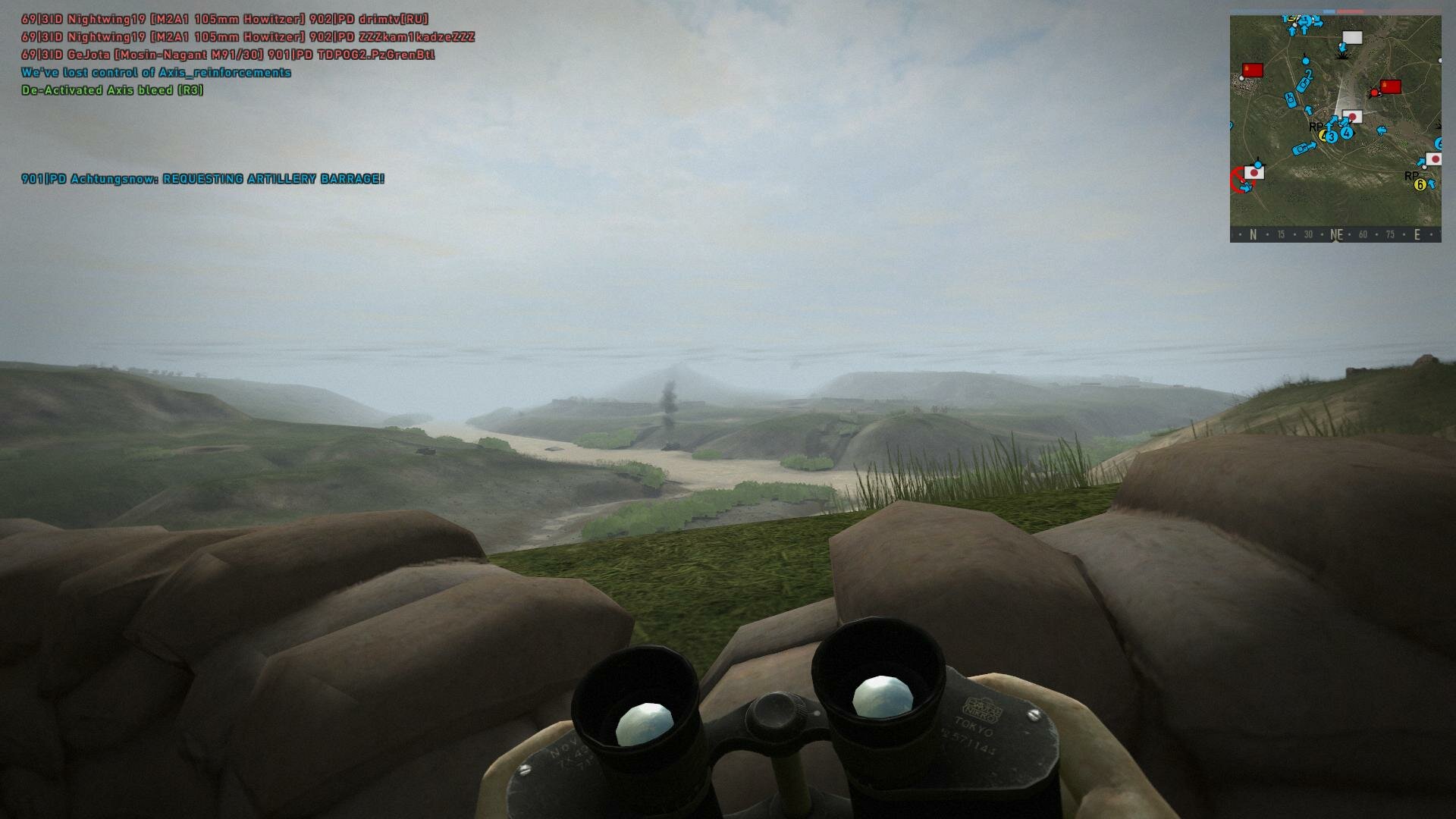This screenshot has height=819, width=1456.
Task: Select the blue squad 4 marker
Action: point(1347,133)
